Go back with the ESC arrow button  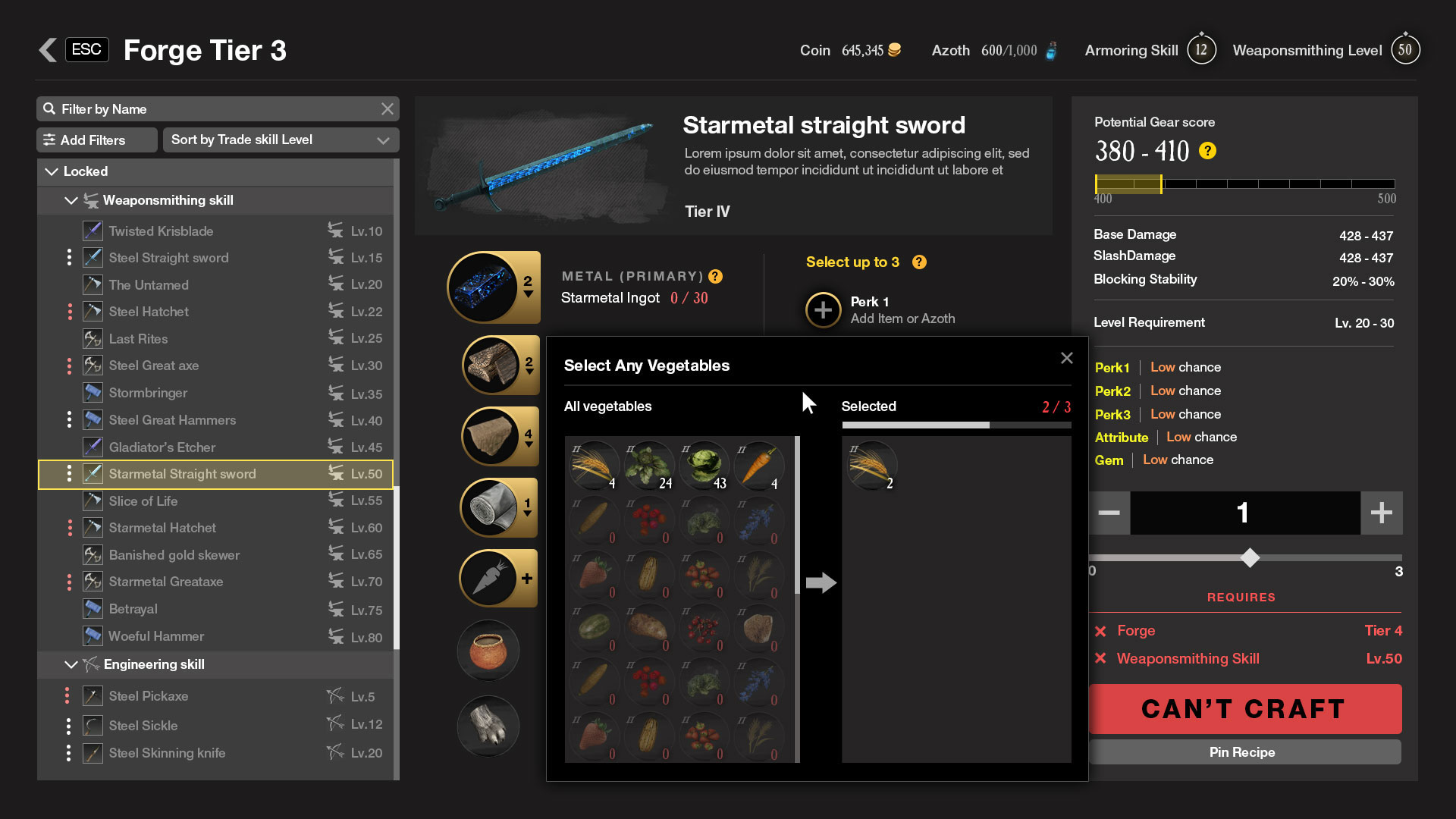coord(49,50)
